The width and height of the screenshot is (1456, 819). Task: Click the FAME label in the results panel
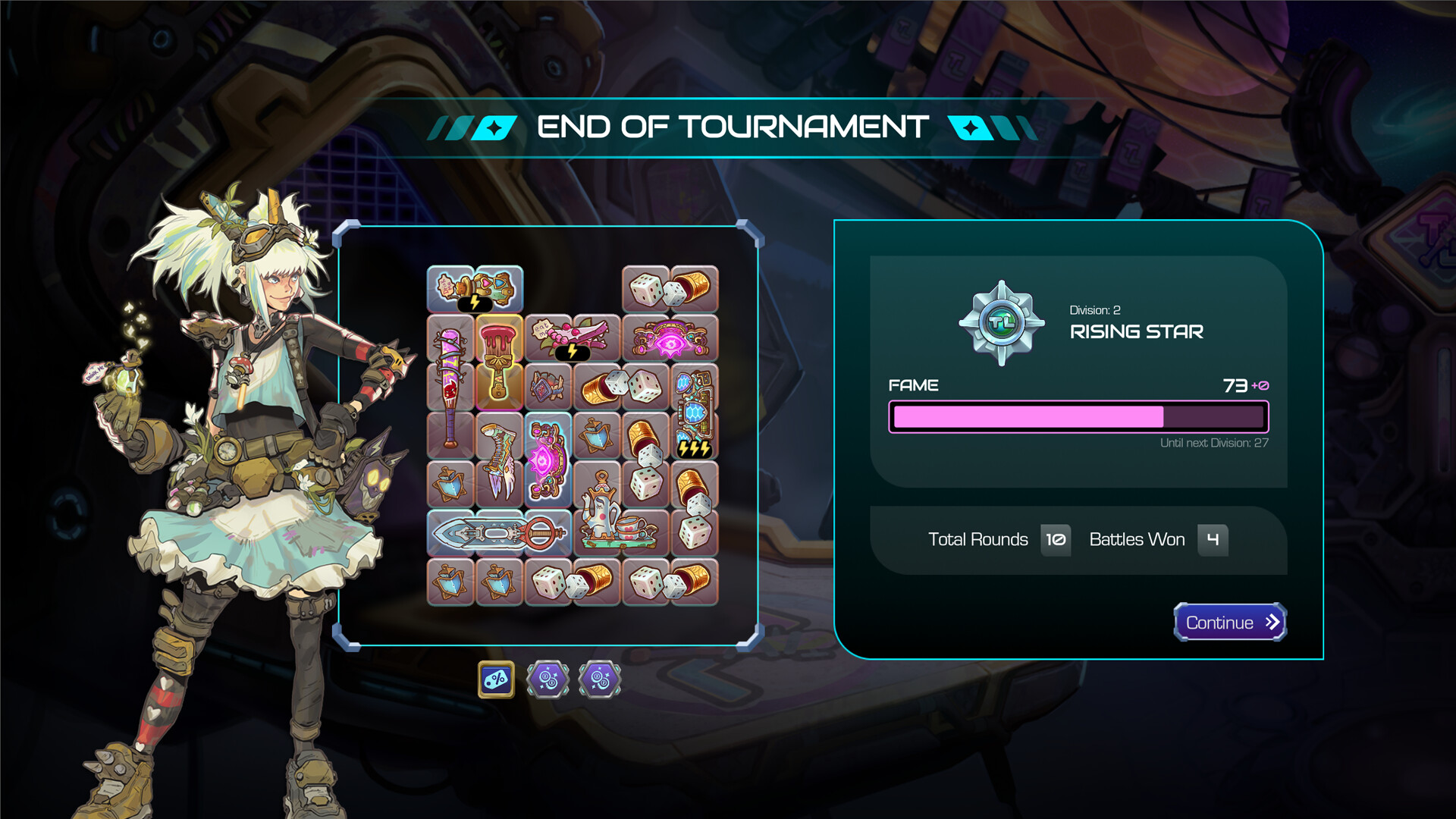913,385
